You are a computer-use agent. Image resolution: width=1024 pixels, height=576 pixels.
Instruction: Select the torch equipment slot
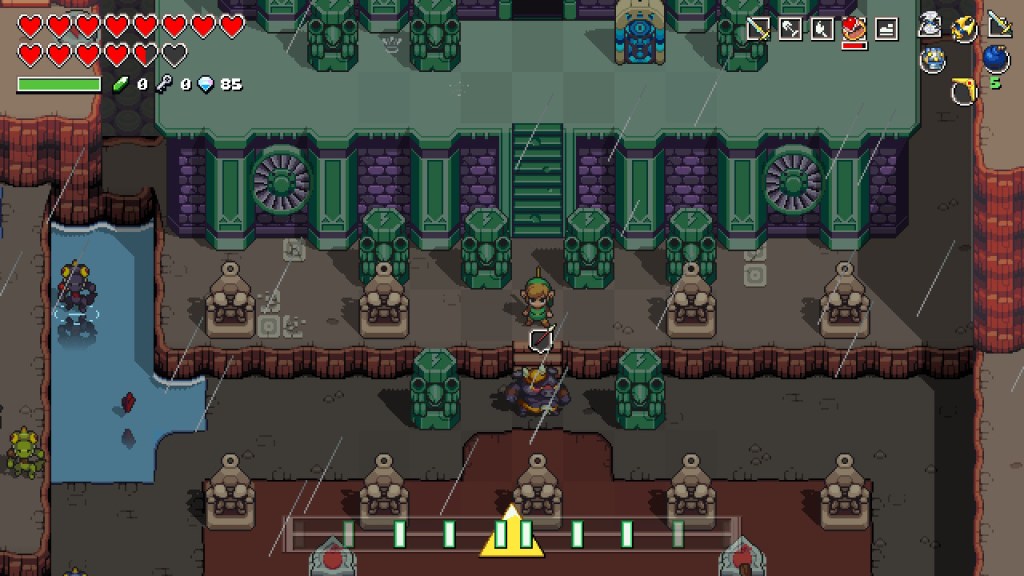pos(822,29)
